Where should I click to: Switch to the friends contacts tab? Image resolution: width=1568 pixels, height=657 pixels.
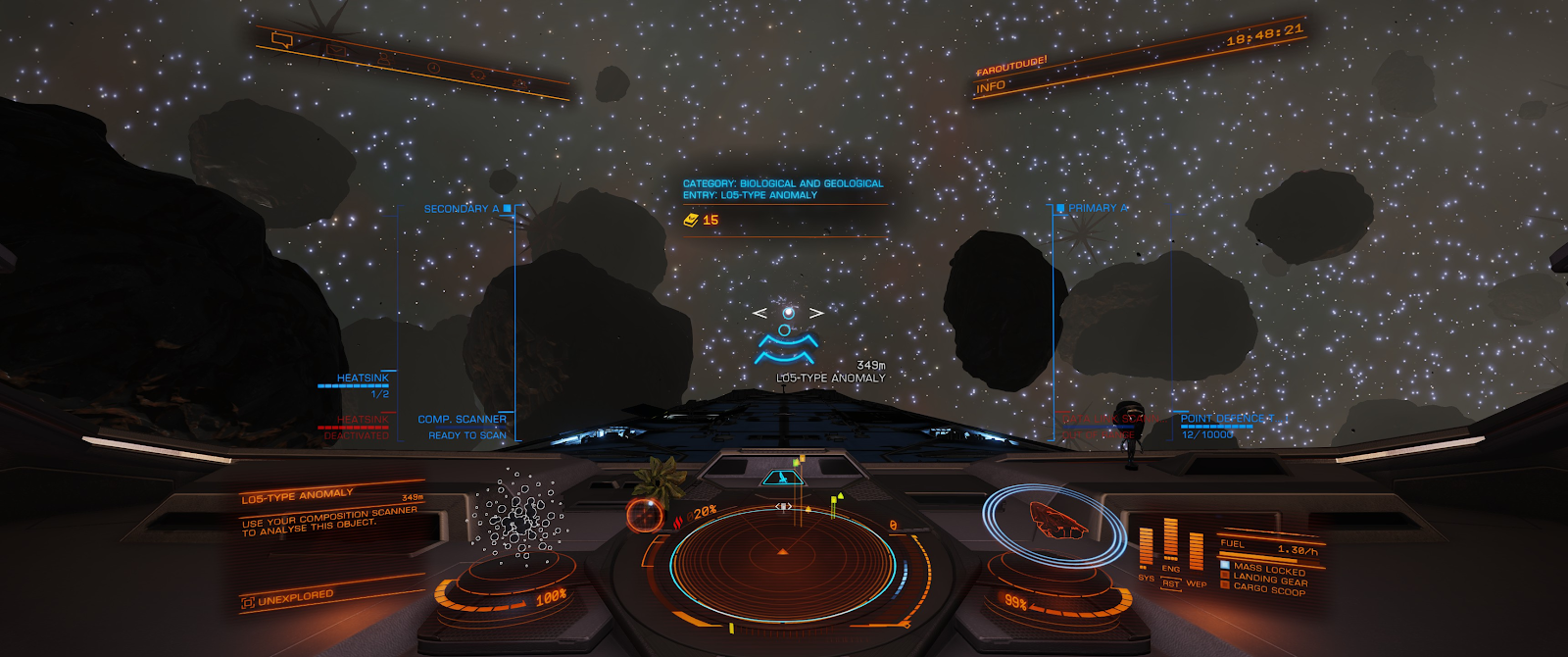click(383, 59)
